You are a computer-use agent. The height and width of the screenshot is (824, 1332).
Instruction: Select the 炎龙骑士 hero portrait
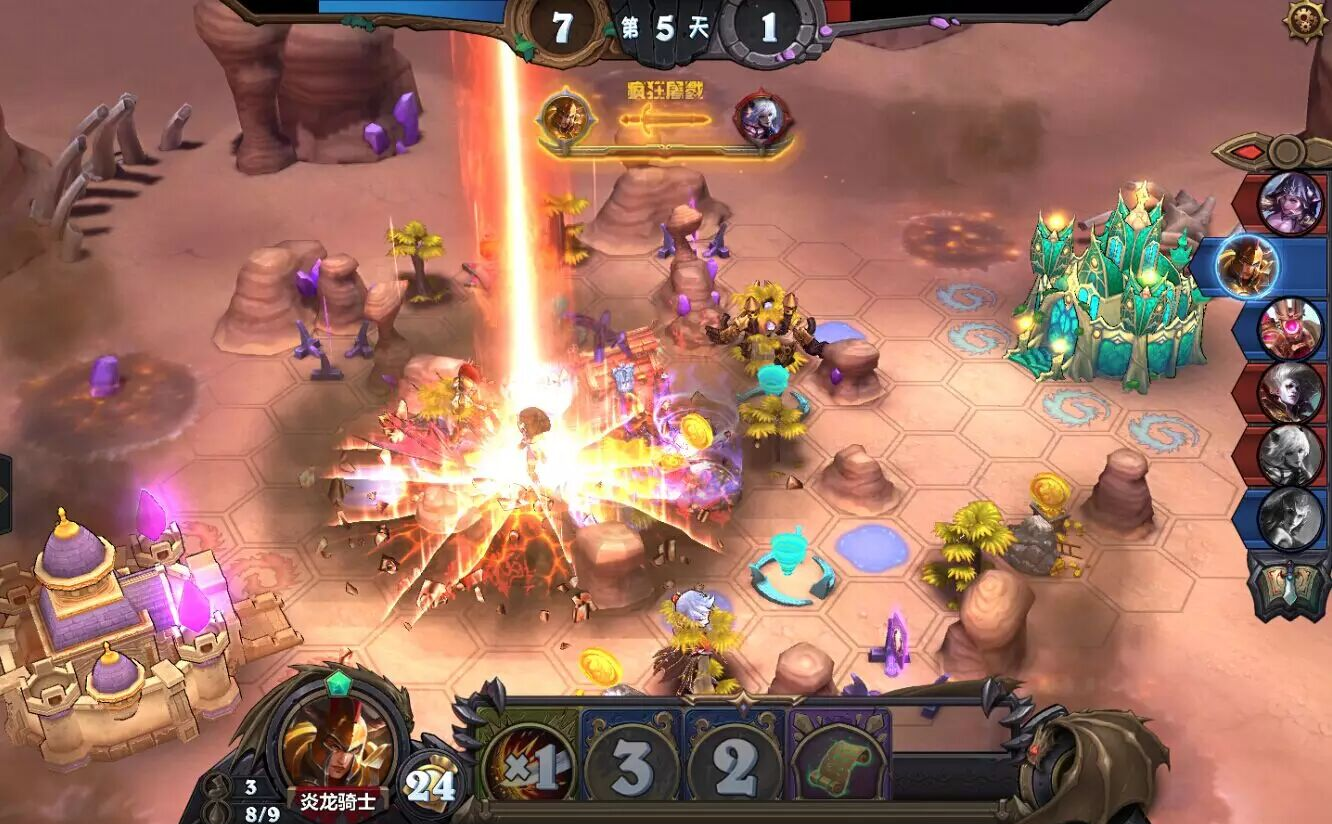click(x=337, y=741)
